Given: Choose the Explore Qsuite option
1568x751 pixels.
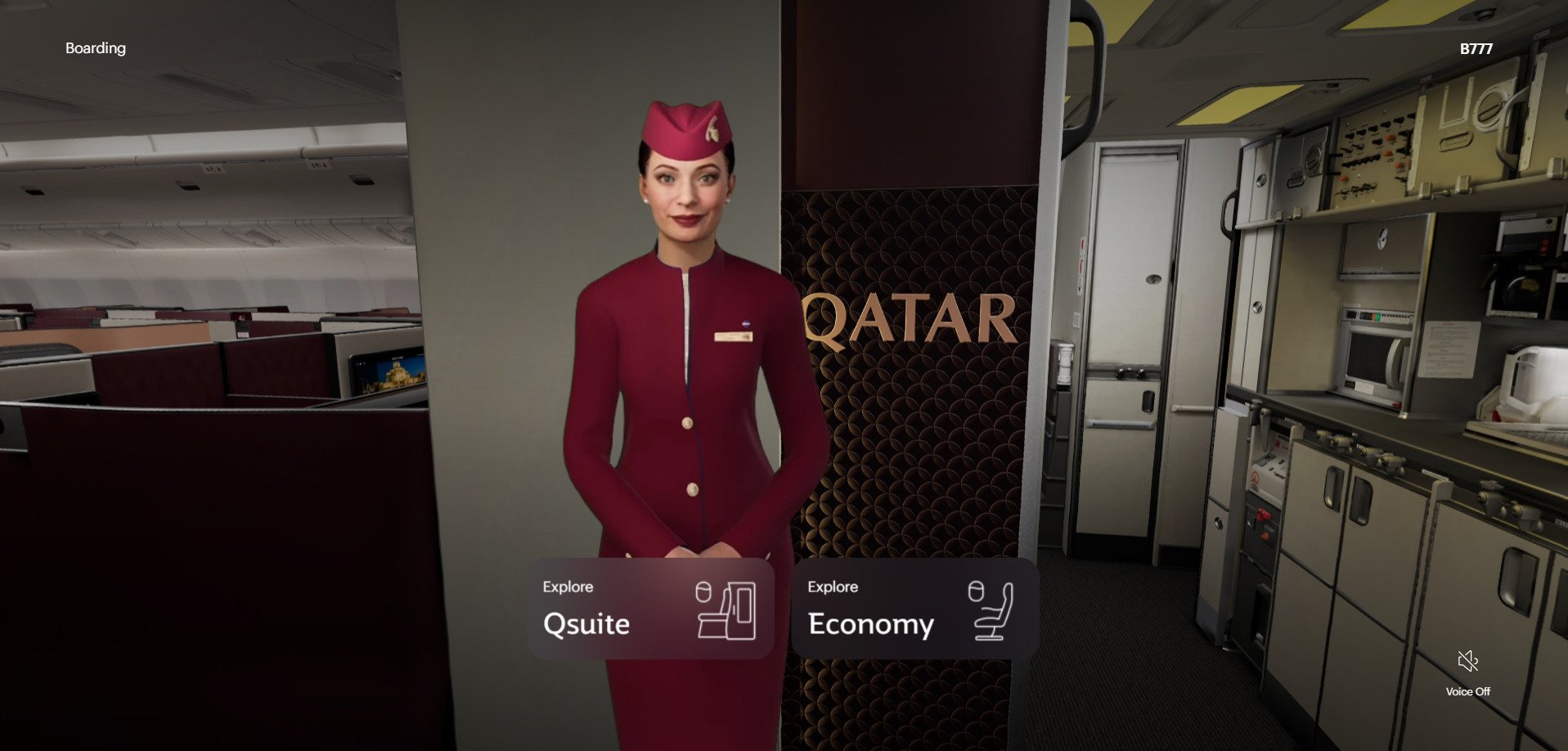Looking at the screenshot, I should [650, 609].
